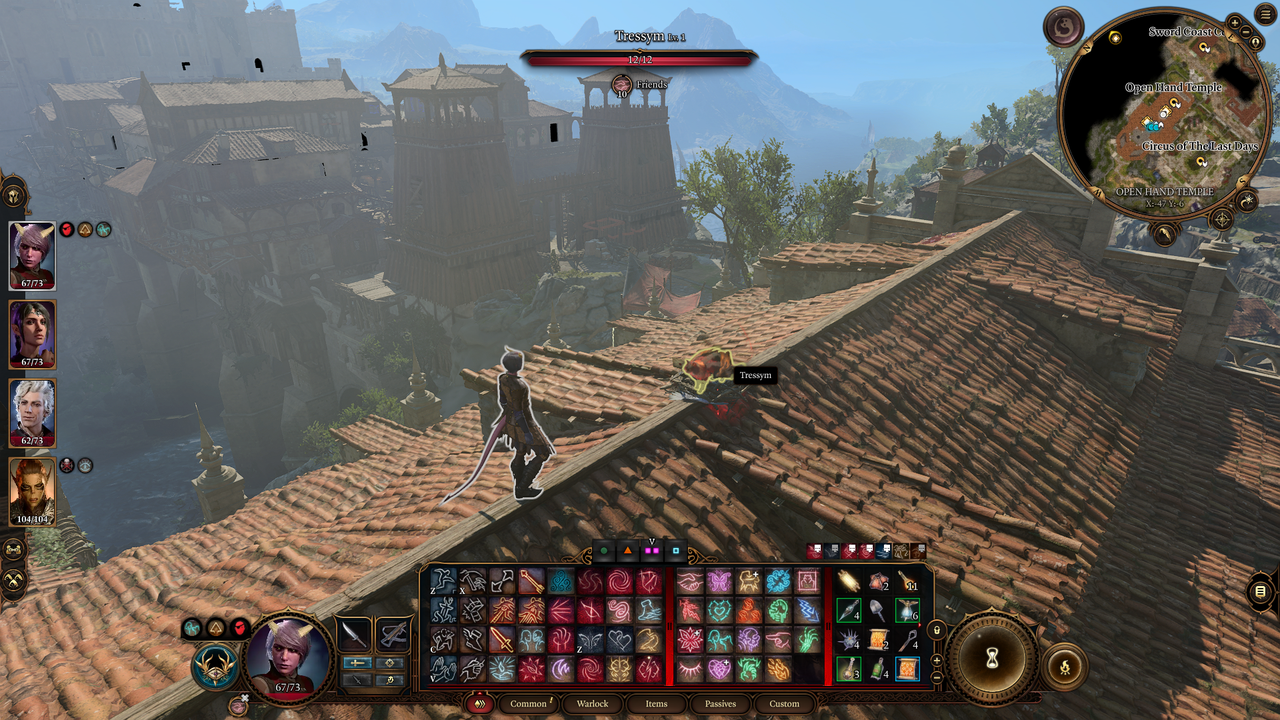Switch to the Common hotbar tab
This screenshot has height=720, width=1280.
click(x=528, y=704)
